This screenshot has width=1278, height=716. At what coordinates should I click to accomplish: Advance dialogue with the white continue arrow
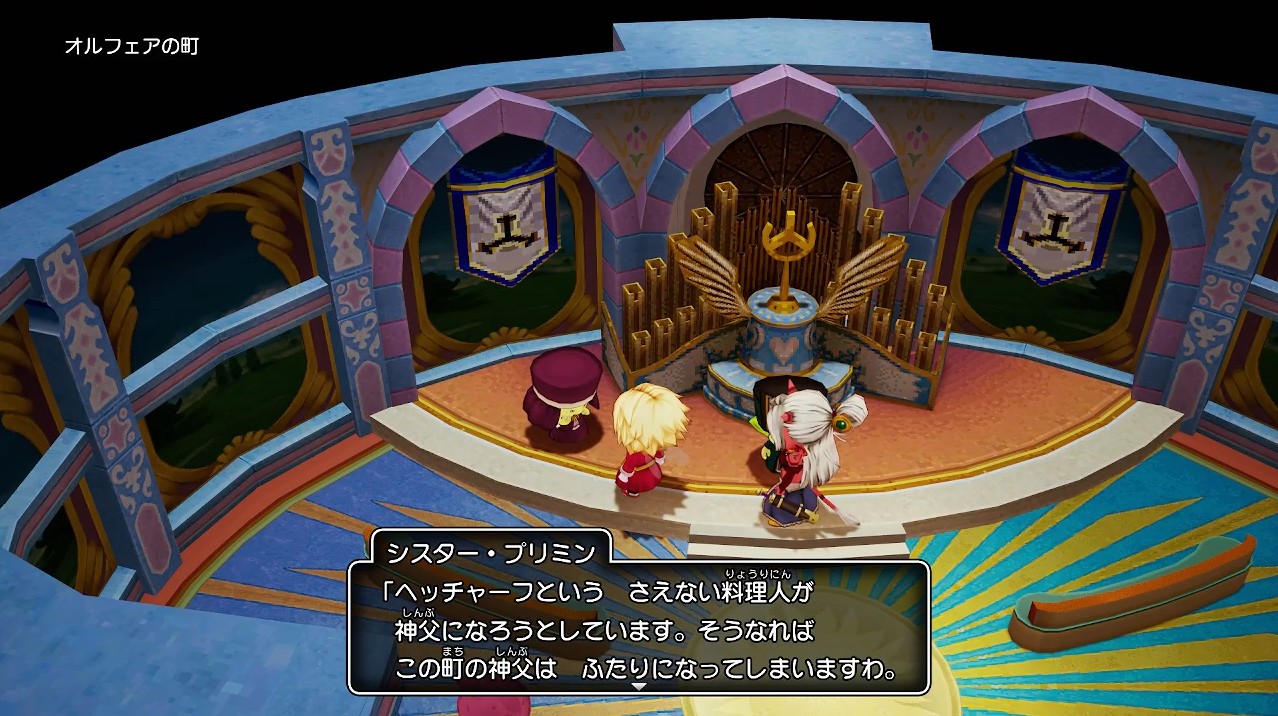tap(639, 687)
